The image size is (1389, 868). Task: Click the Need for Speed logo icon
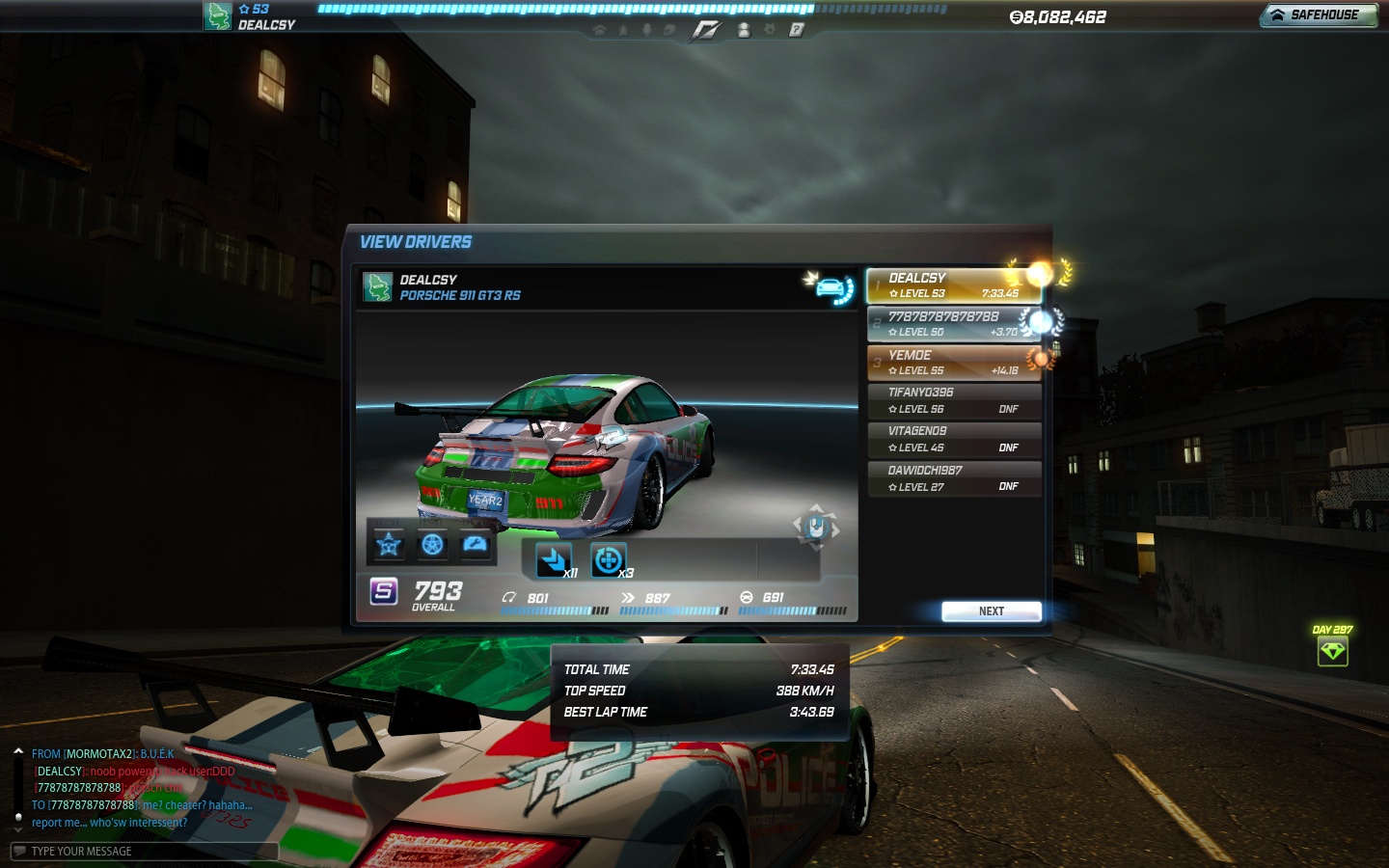[705, 30]
